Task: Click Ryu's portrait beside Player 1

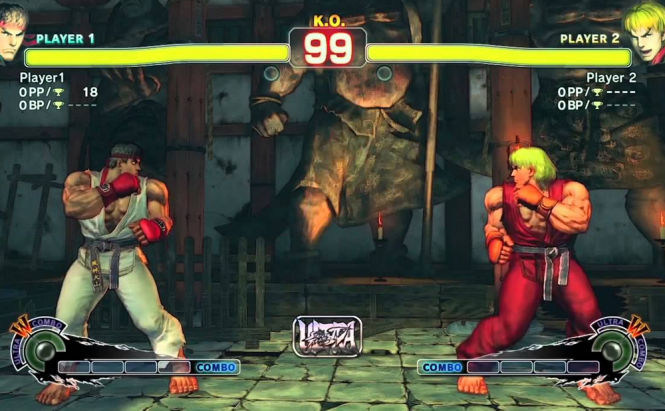Action: 12,30
